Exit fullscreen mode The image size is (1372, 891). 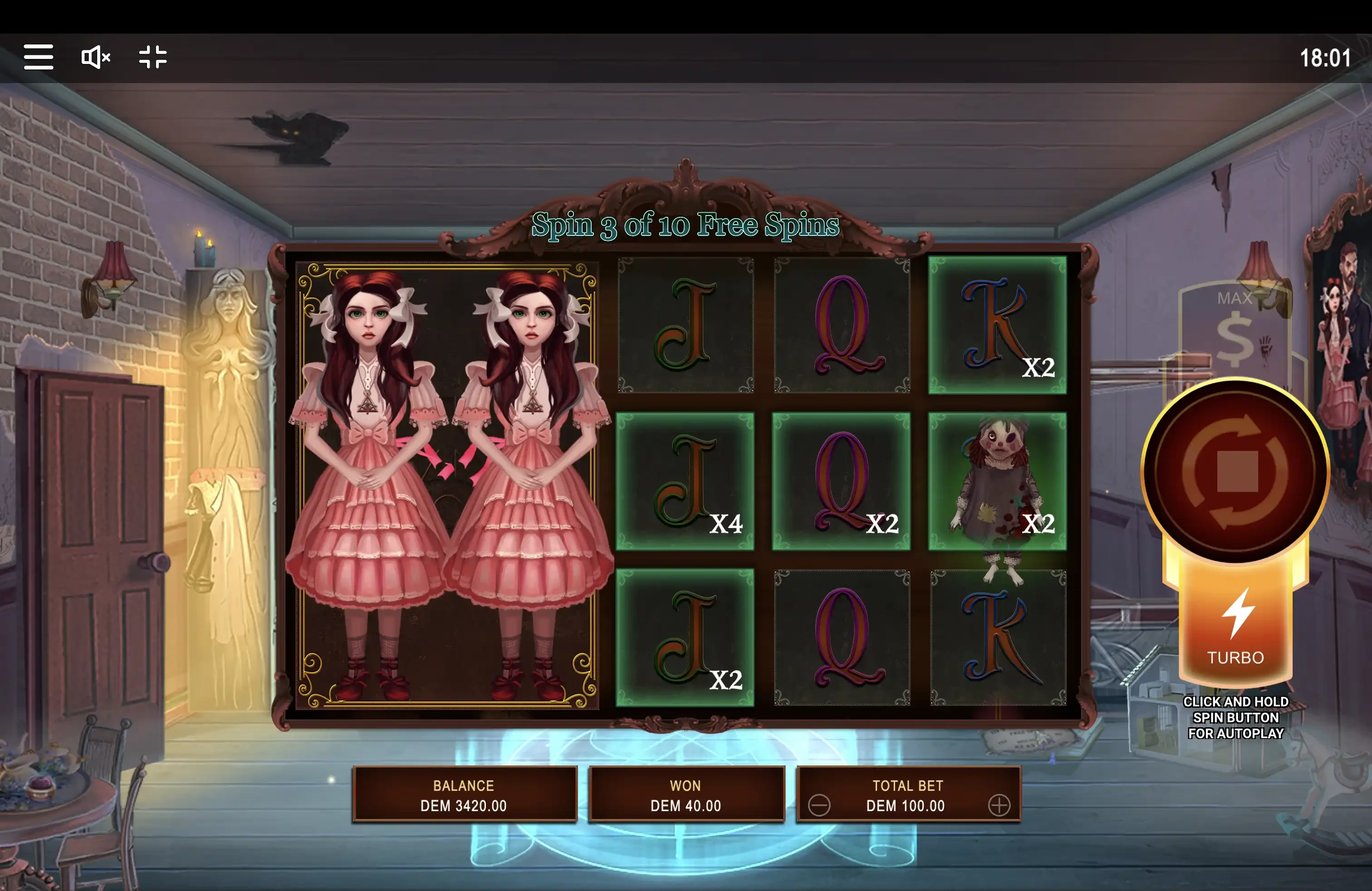[x=153, y=57]
